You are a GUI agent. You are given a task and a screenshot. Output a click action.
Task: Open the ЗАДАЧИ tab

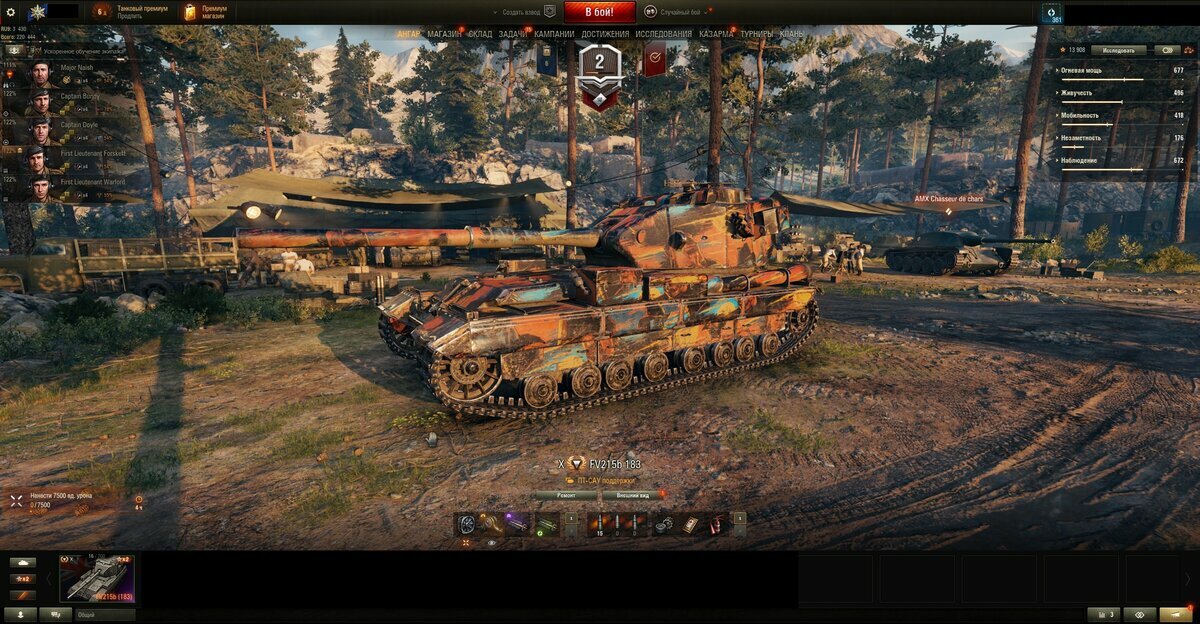point(513,34)
